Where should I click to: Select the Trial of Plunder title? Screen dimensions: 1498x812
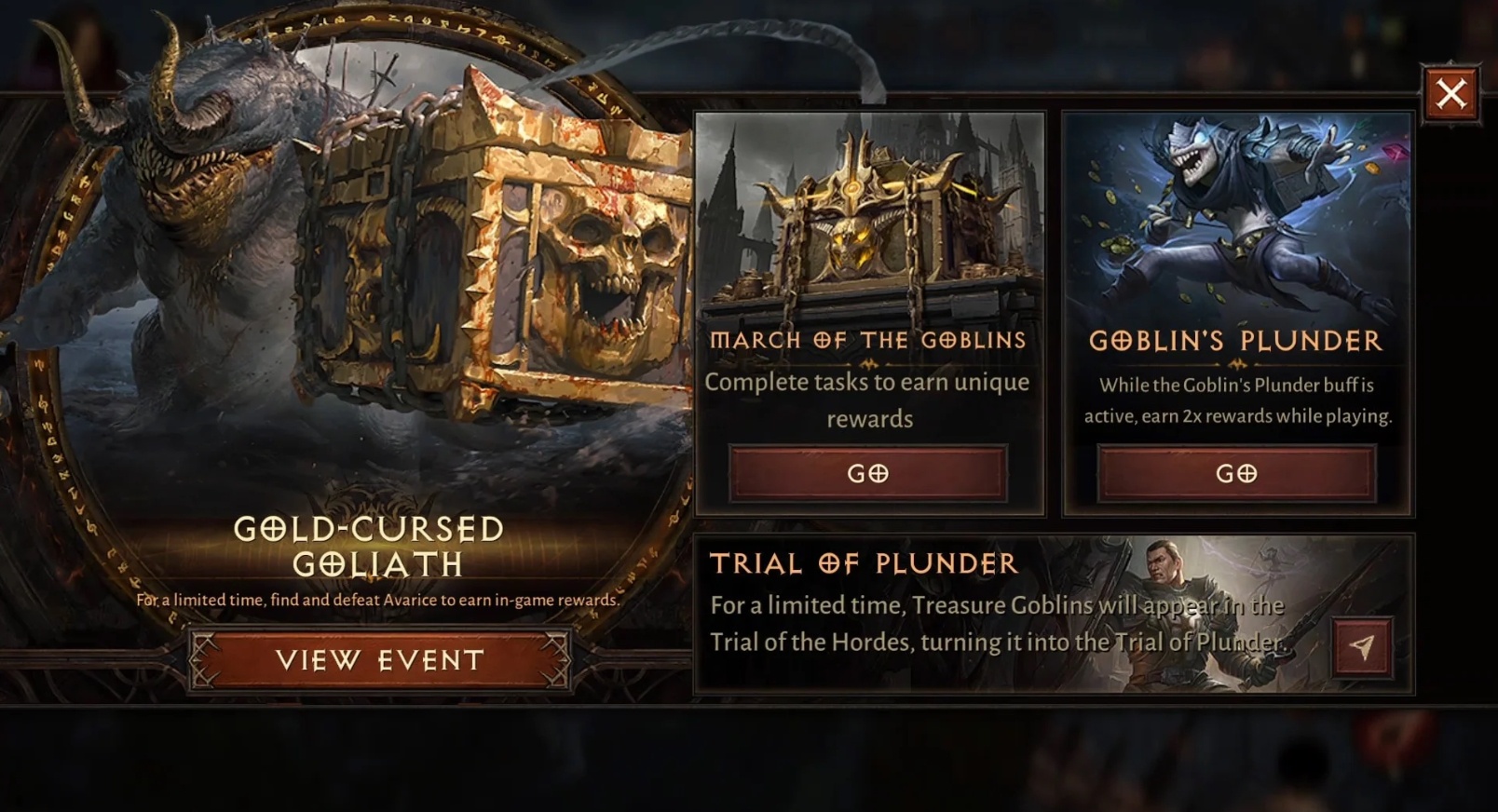coord(865,563)
